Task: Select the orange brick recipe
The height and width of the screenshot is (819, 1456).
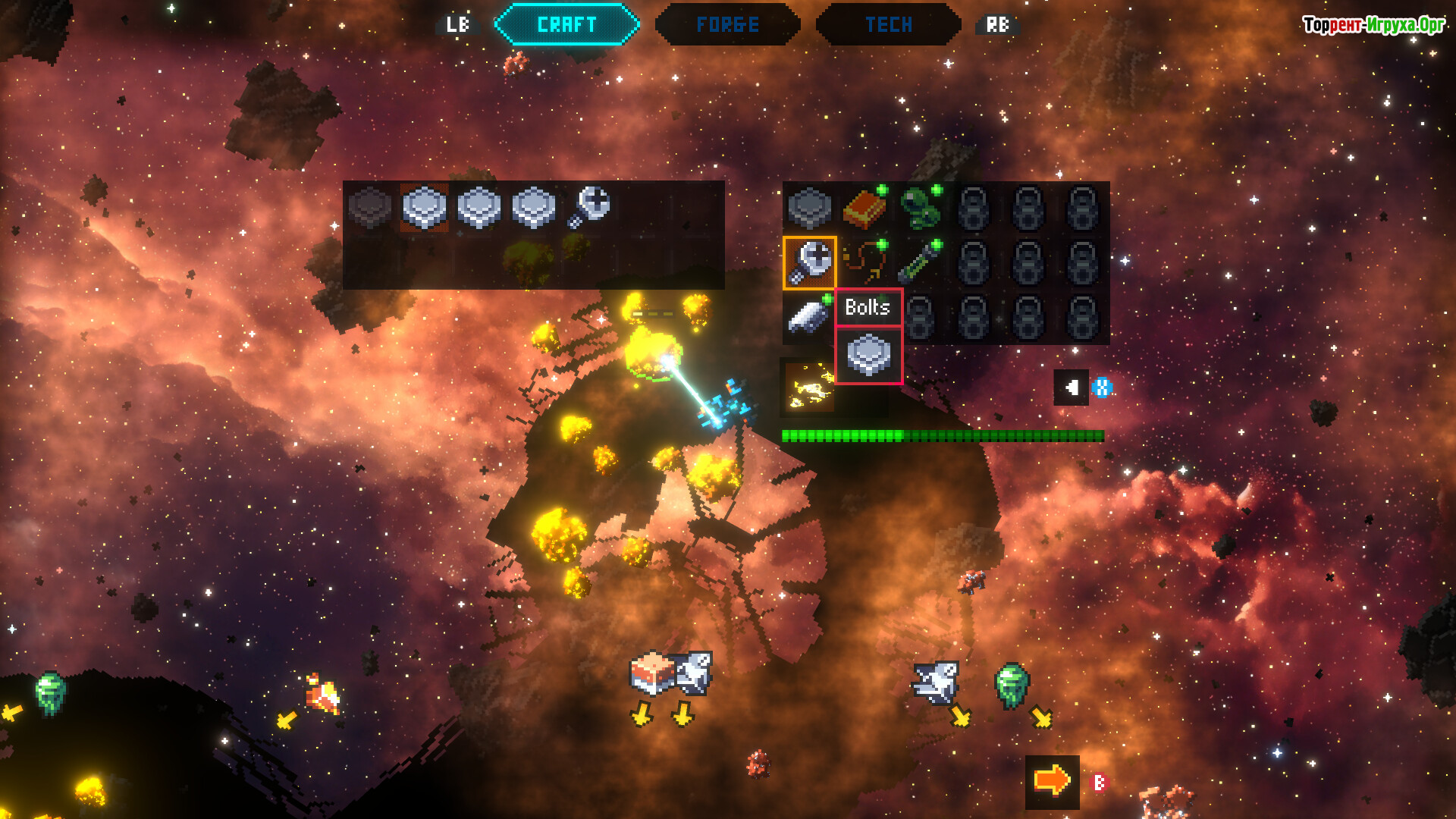Action: point(864,208)
